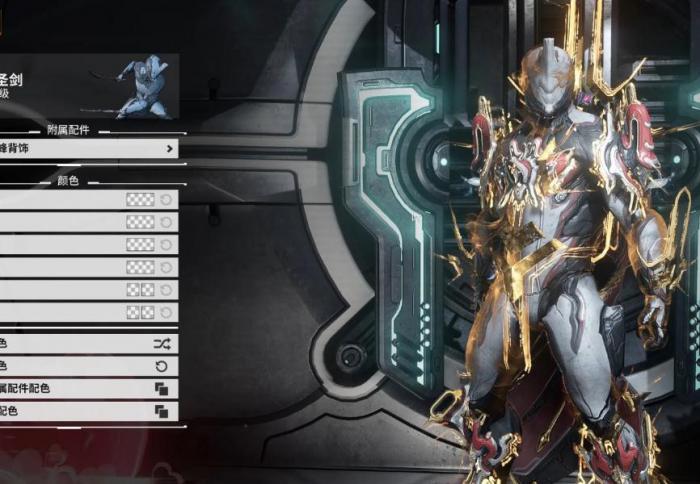700x484 pixels.
Task: Select the 属配件配色 copy-colors row
Action: click(x=88, y=388)
